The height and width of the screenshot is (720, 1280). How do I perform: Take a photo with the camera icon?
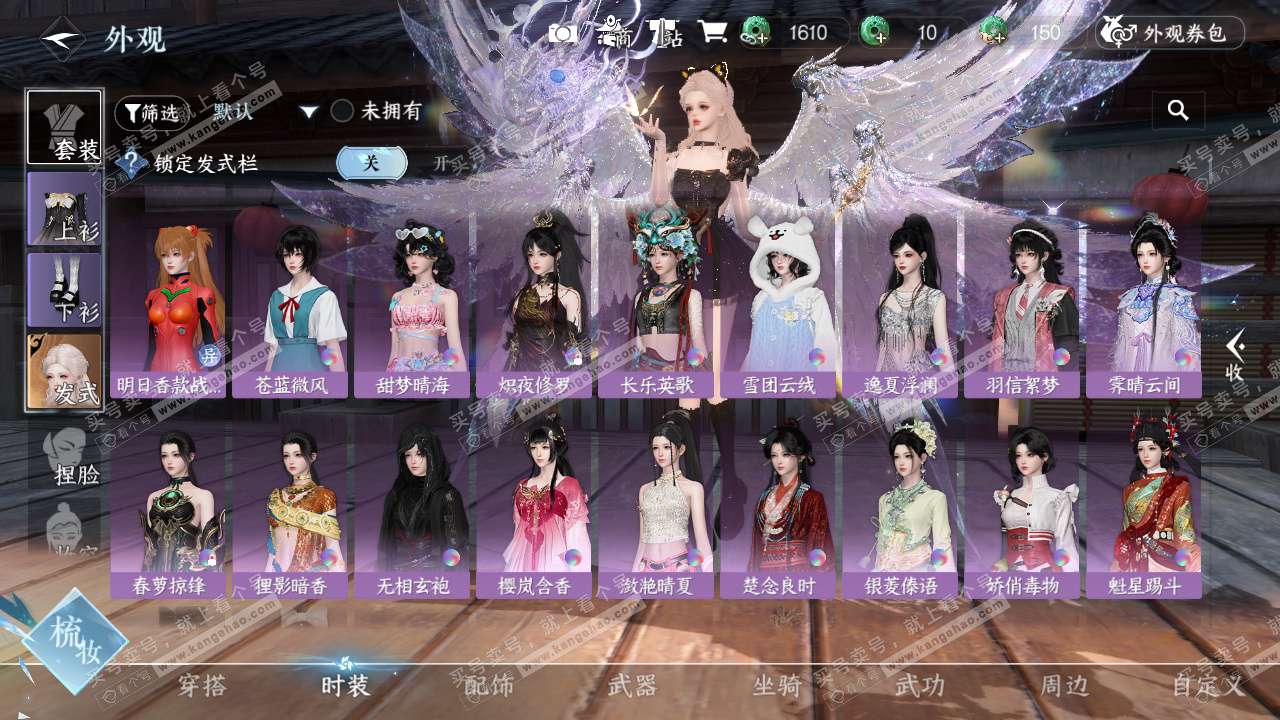point(563,33)
